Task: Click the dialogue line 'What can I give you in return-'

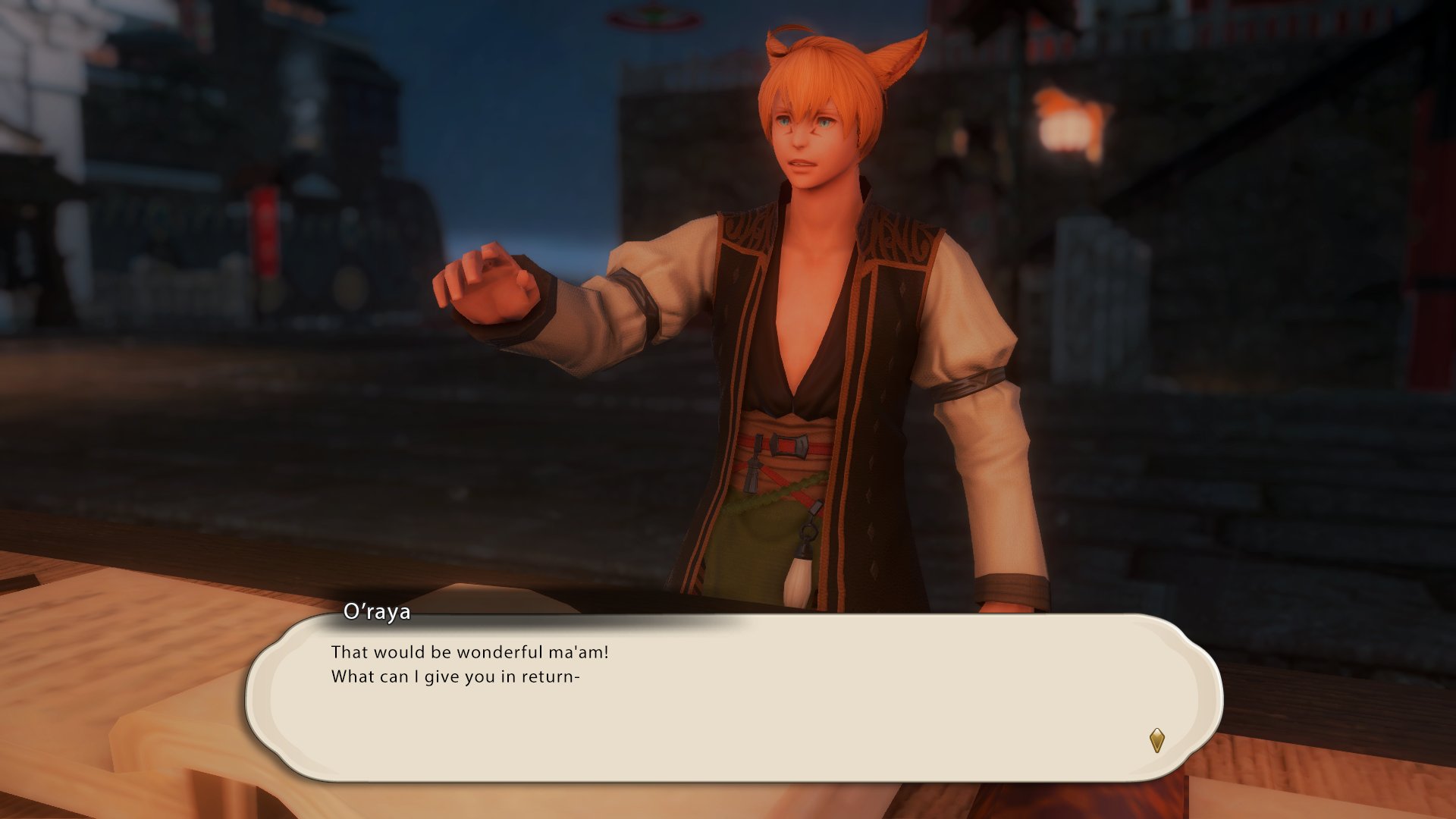Action: [x=456, y=676]
